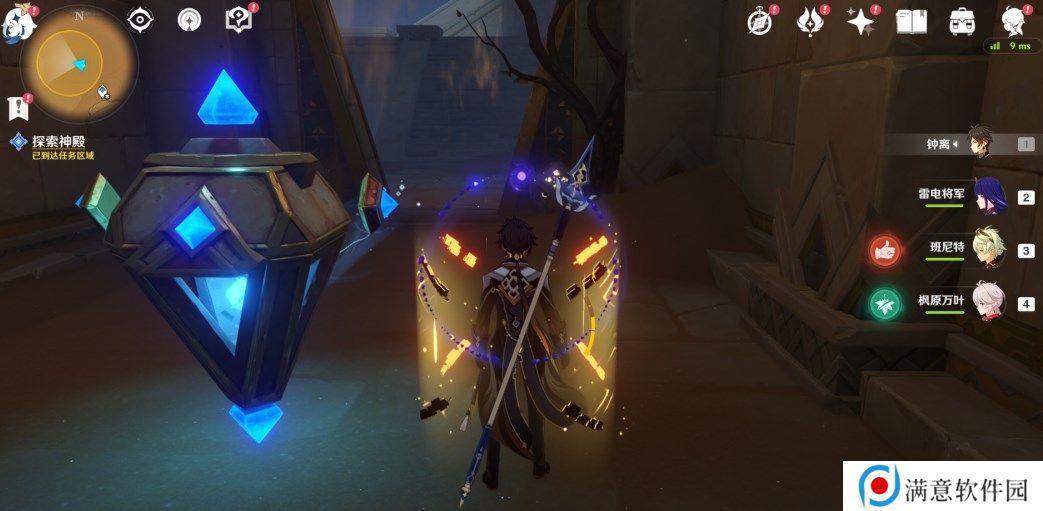Open the winged battle pass icon
Viewport: 1043px width, 511px height.
coord(809,22)
